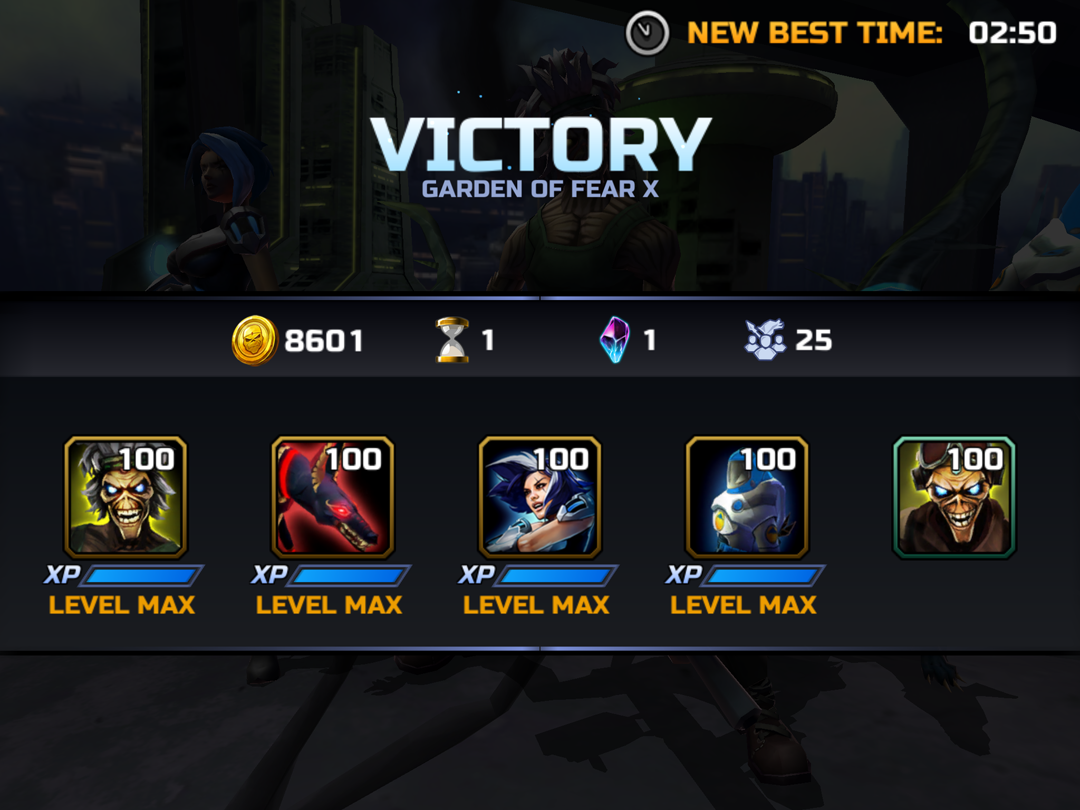1080x810 pixels.
Task: Choose the red-eyed black jackal portrait
Action: point(332,497)
